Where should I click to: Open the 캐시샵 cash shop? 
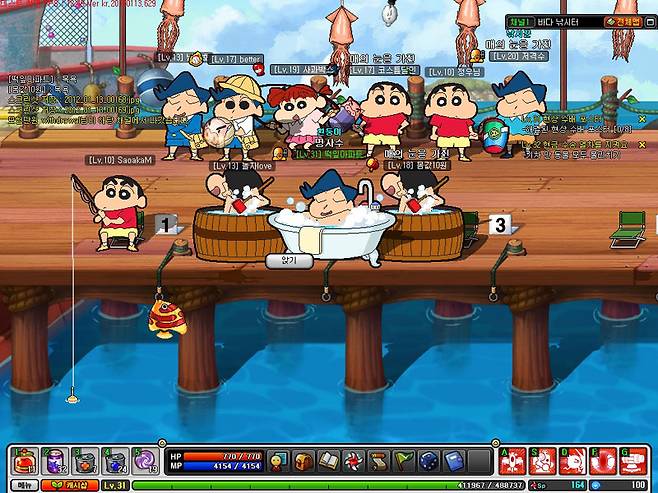[x=69, y=485]
